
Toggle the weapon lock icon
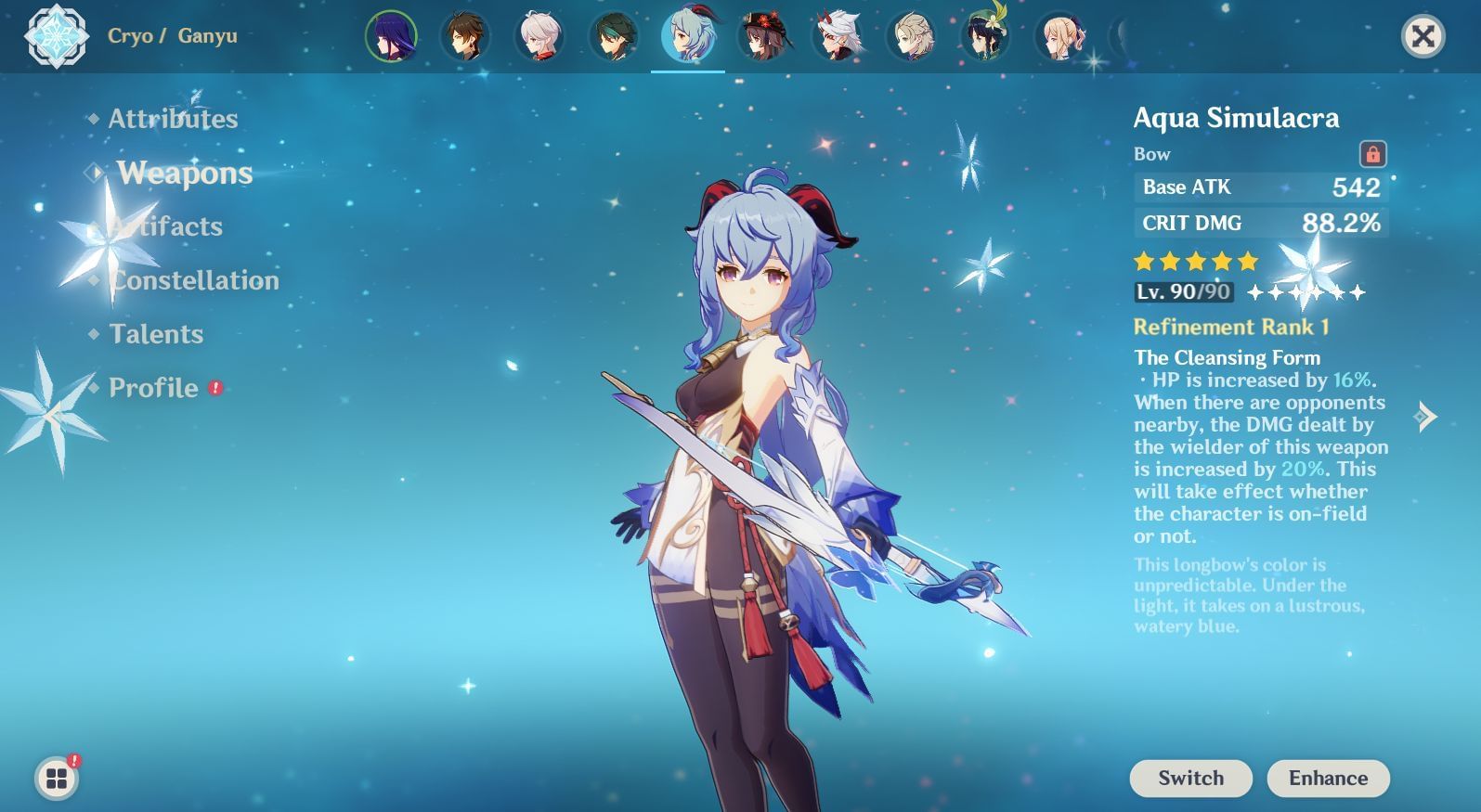tap(1372, 154)
